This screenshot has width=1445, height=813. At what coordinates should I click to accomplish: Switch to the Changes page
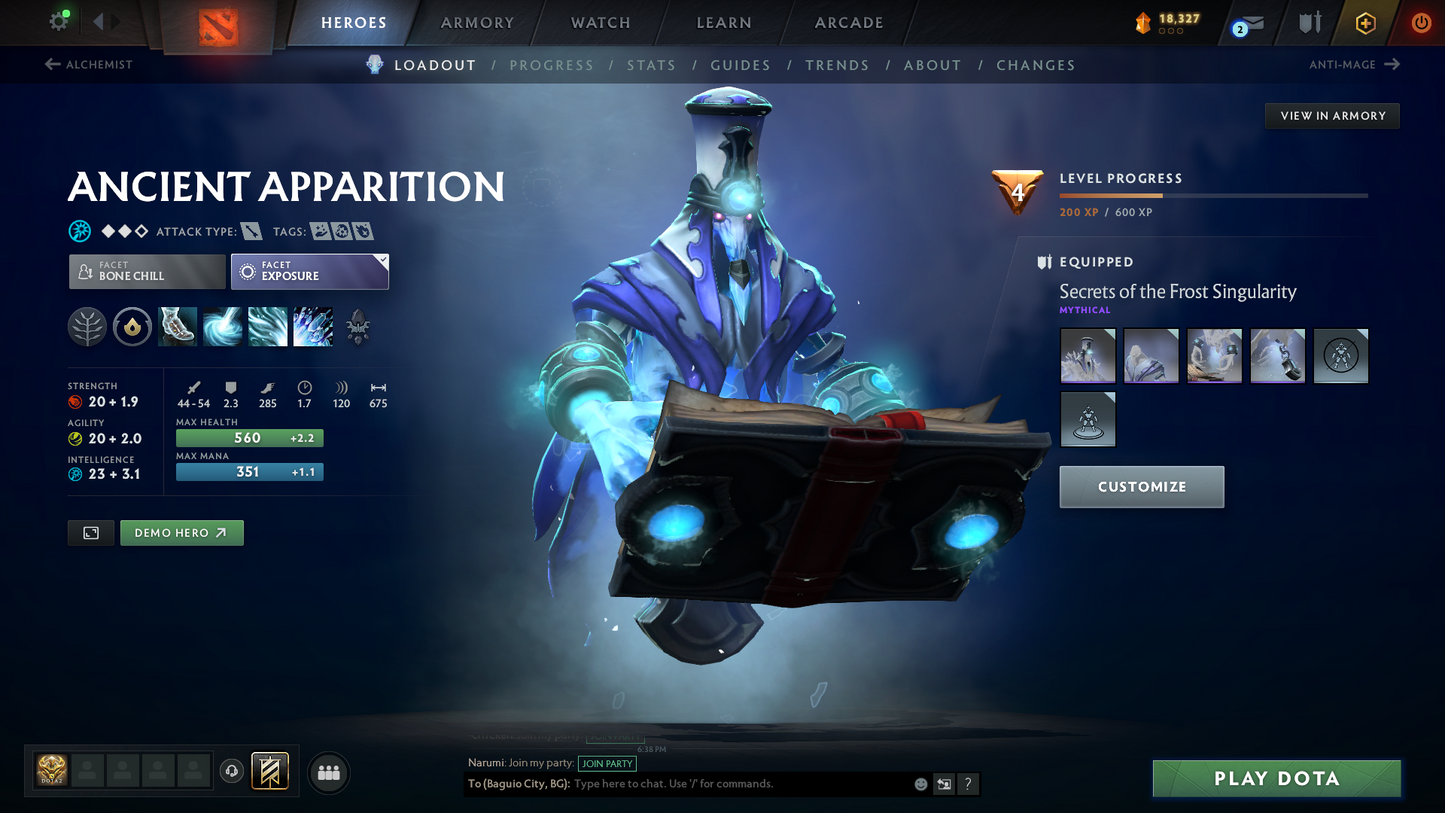[1035, 65]
